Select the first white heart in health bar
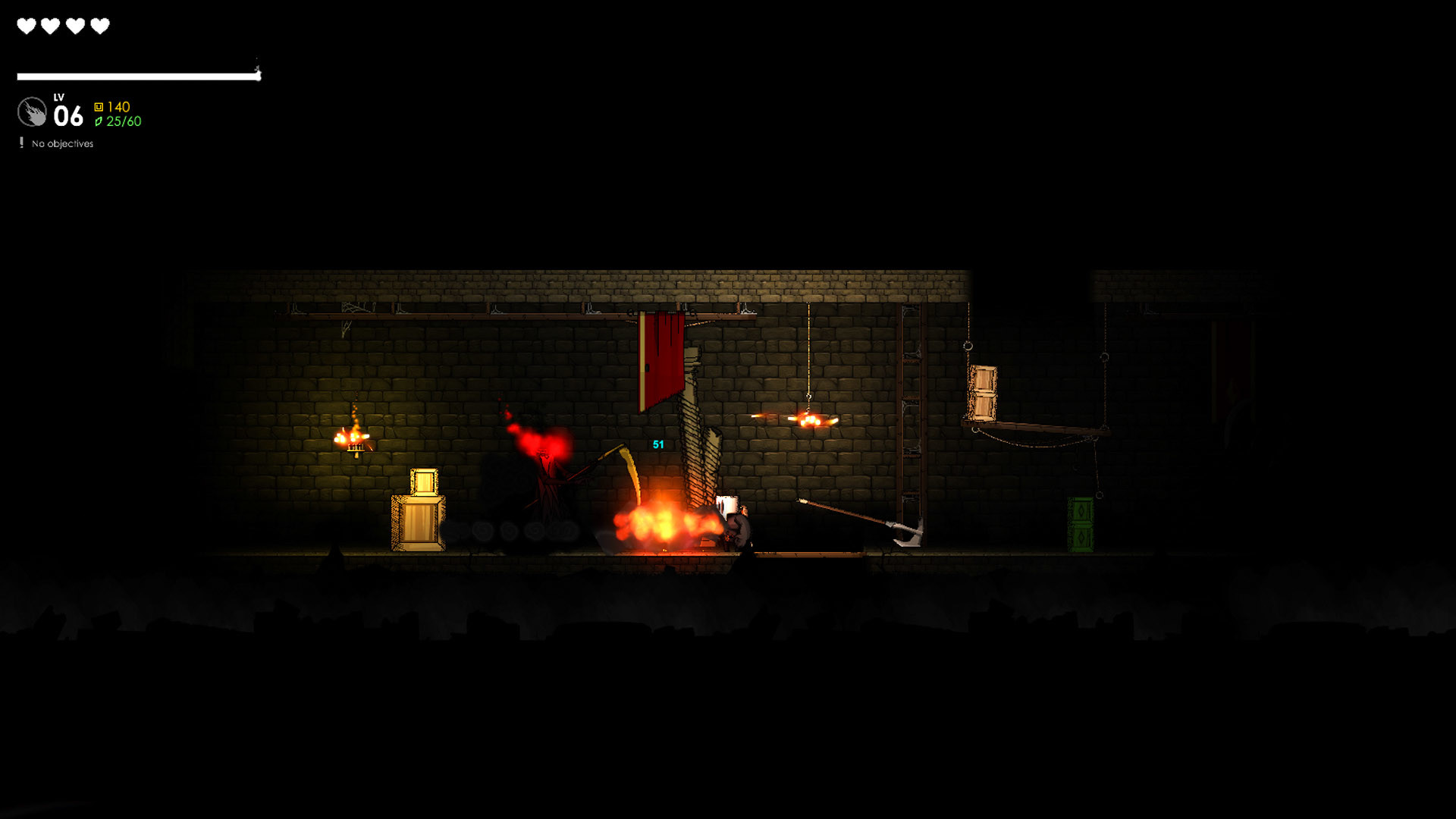 (x=26, y=27)
